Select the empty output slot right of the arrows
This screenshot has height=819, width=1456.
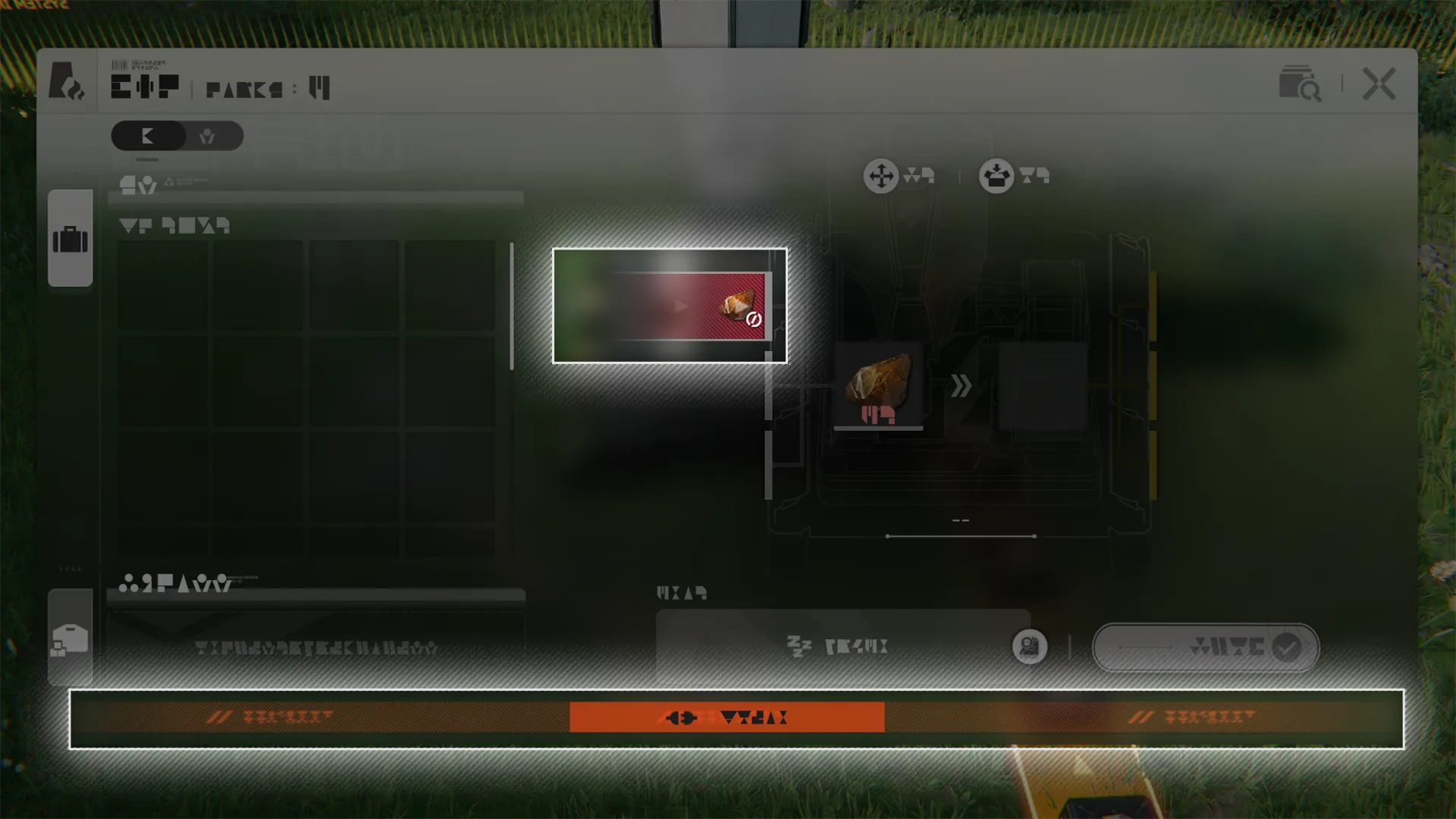[x=1042, y=385]
